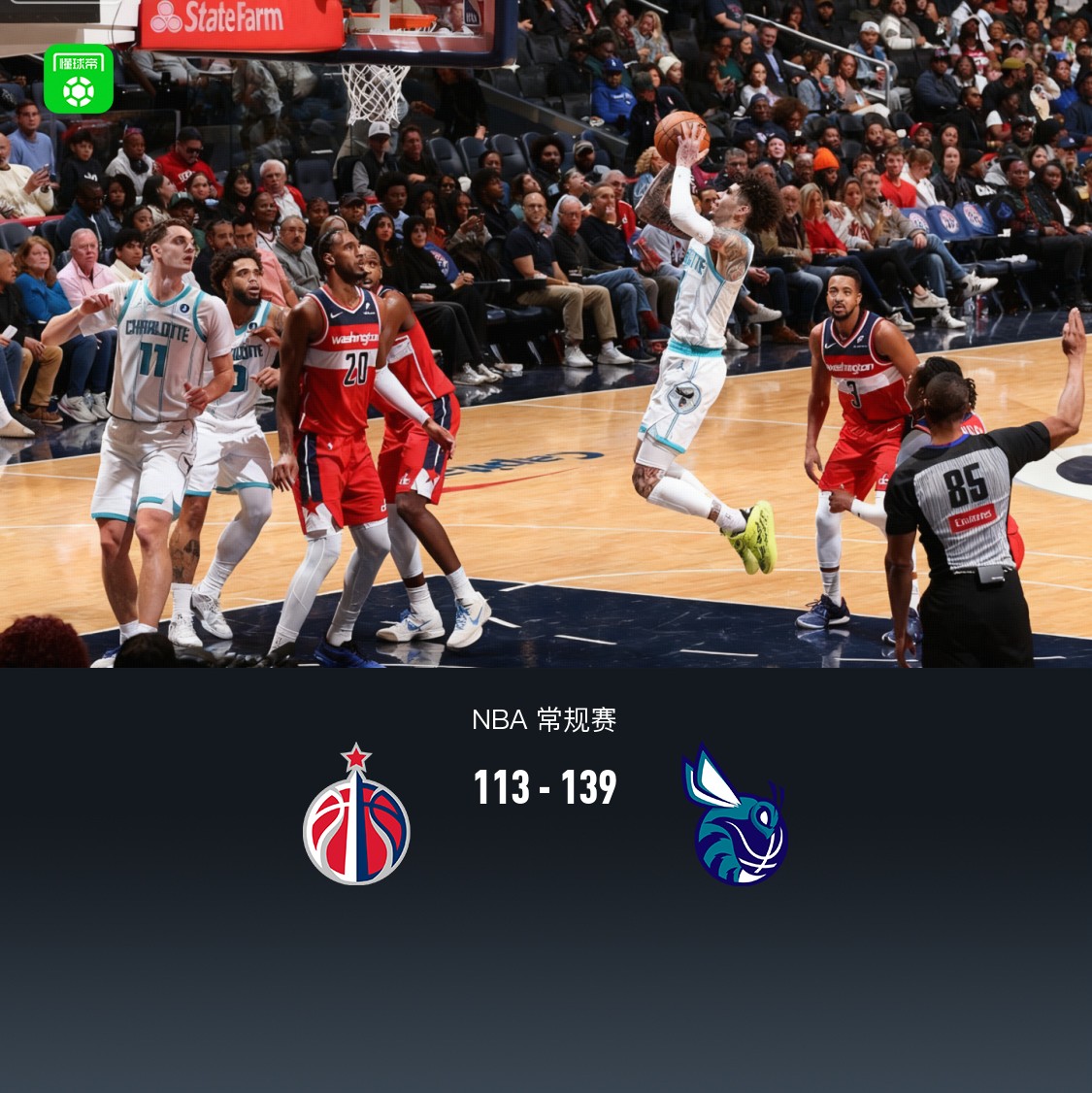Open the Washington Wizards team logo

[x=356, y=815]
